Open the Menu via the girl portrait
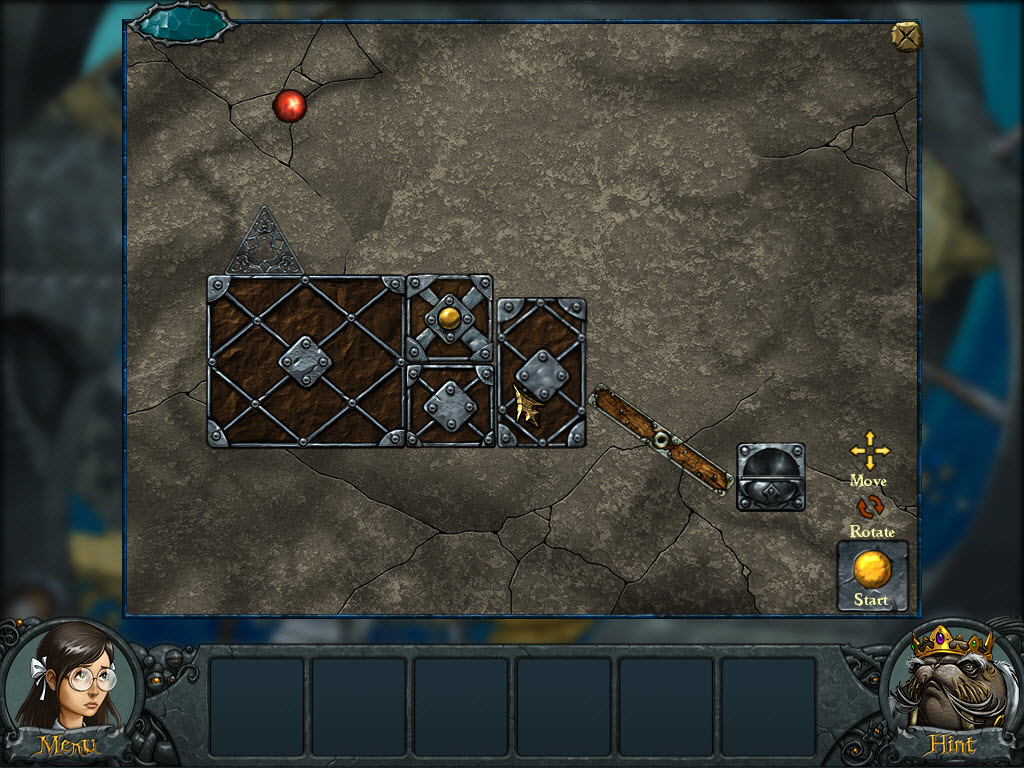The width and height of the screenshot is (1024, 768). pos(68,690)
